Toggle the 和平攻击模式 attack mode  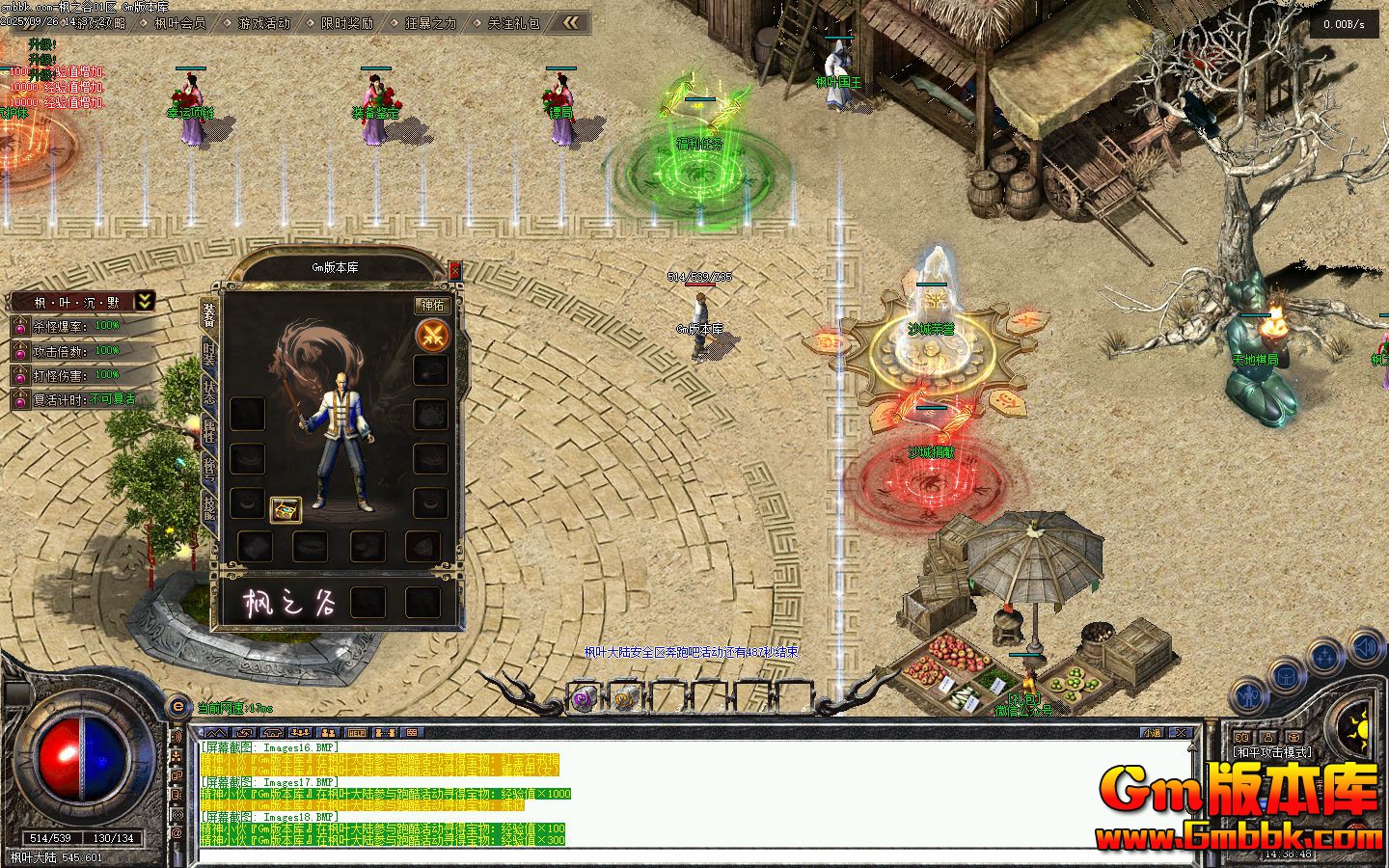(1271, 752)
